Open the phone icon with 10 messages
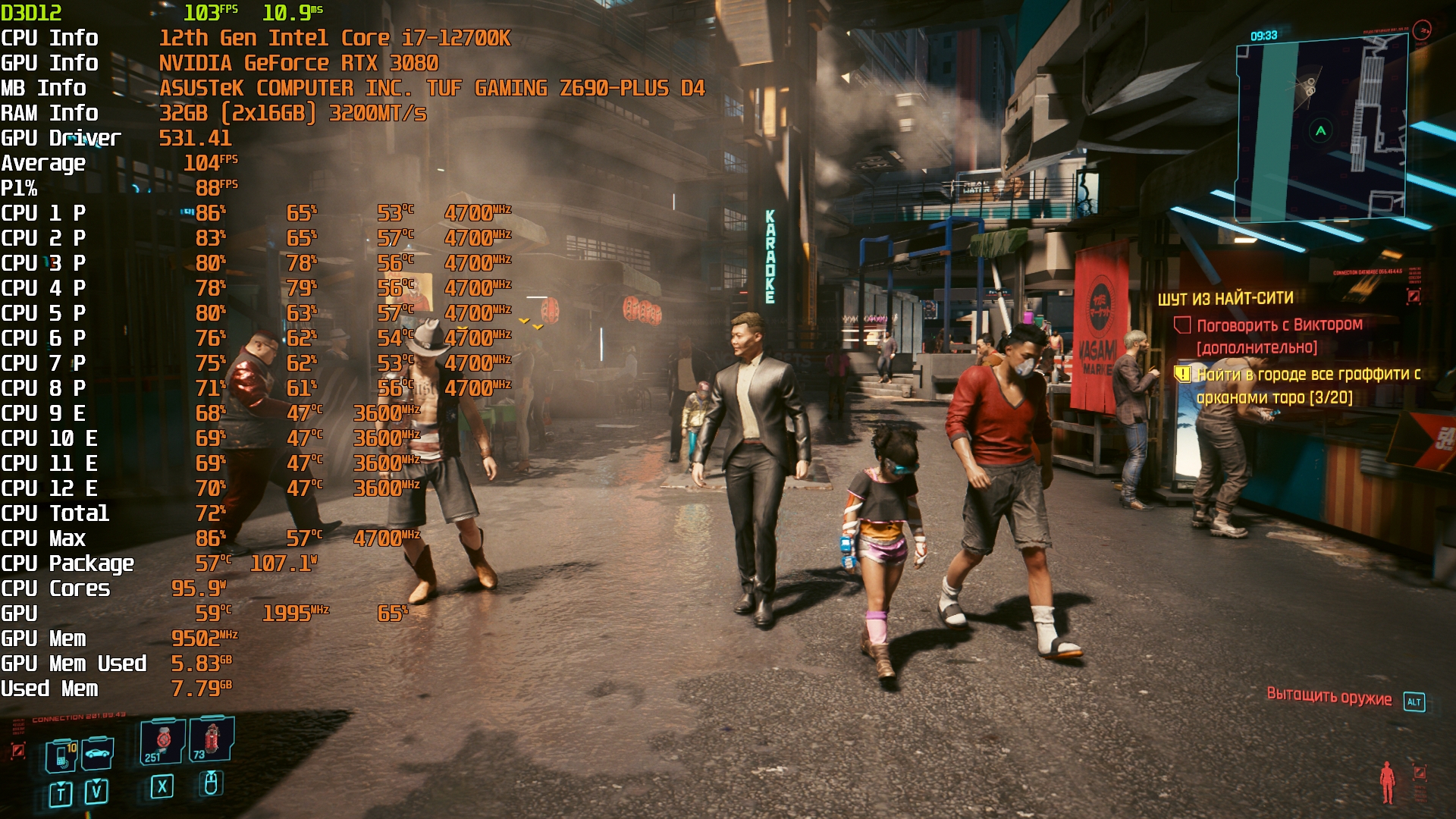The width and height of the screenshot is (1456, 819). click(62, 755)
